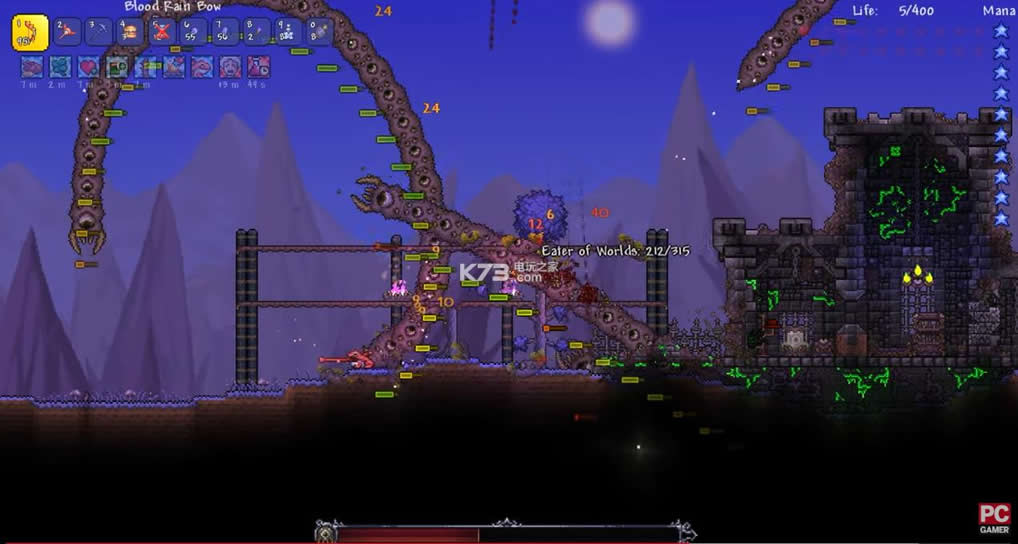Click the buff icon with 44s timer
The height and width of the screenshot is (544, 1018).
(x=258, y=67)
